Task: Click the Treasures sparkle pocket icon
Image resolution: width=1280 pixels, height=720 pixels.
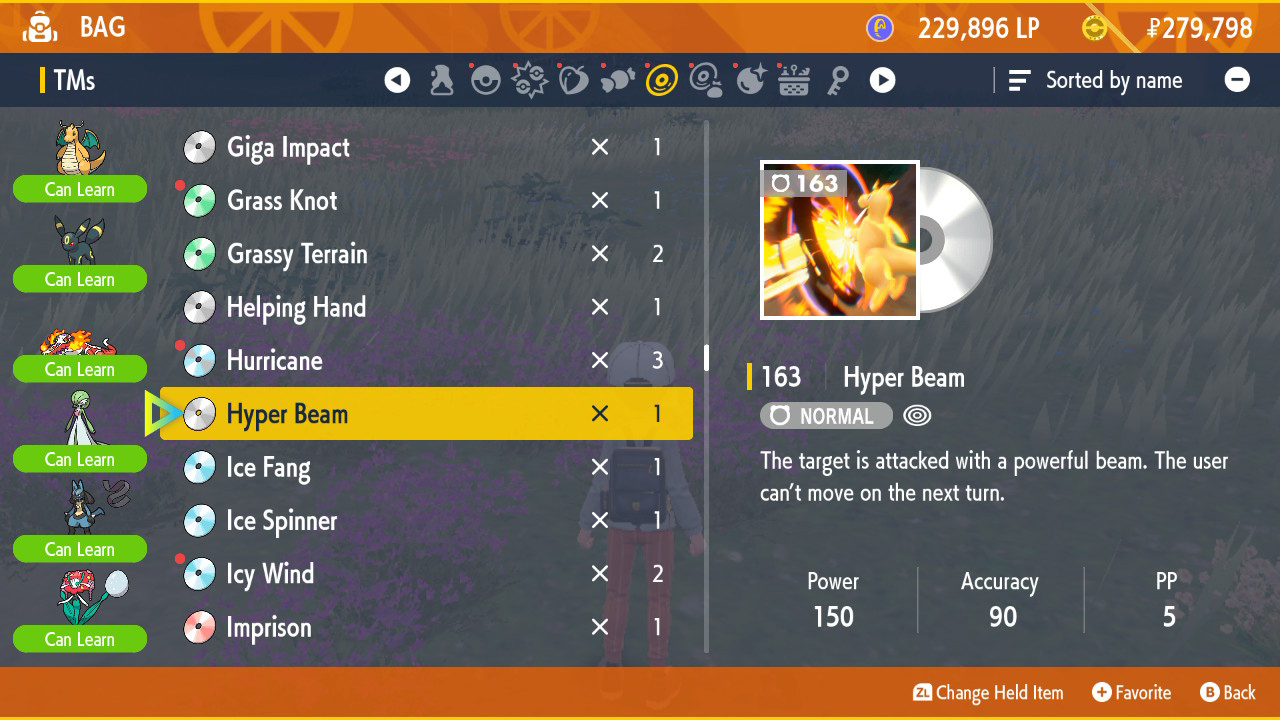Action: [x=750, y=80]
